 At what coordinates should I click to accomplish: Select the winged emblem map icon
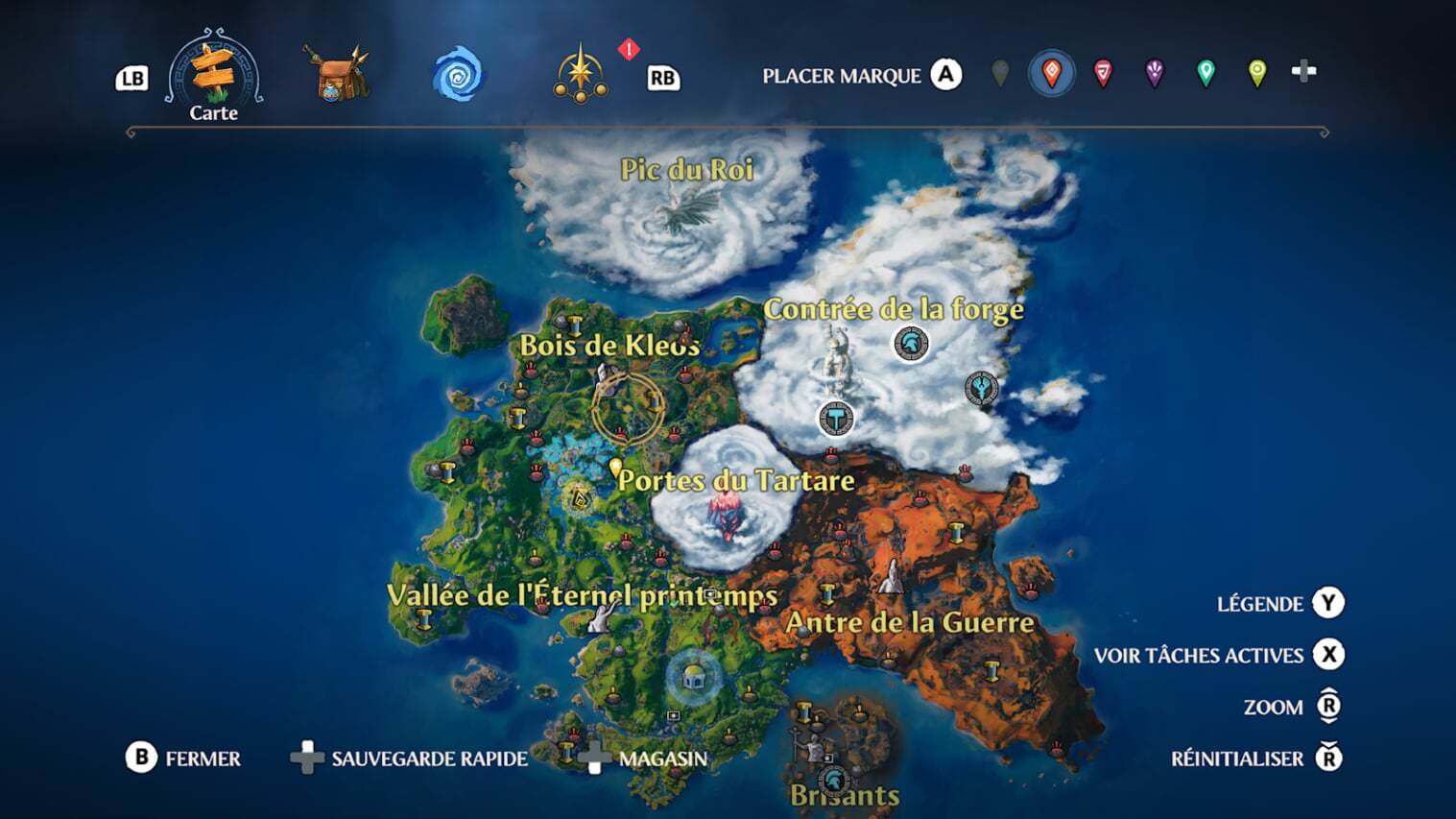pyautogui.click(x=981, y=388)
